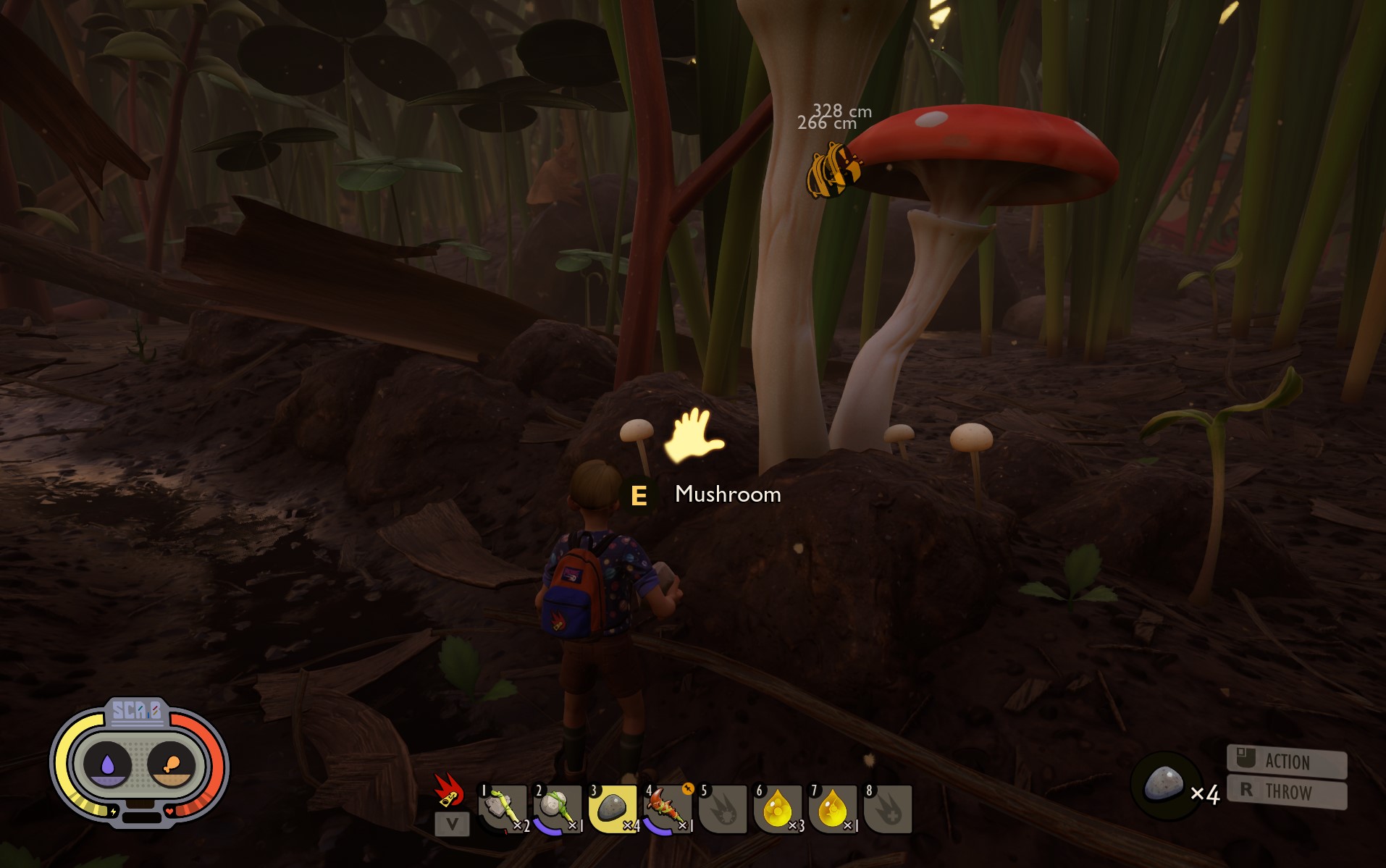The height and width of the screenshot is (868, 1386).
Task: Open the red hot pouch backpack icon
Action: [x=448, y=790]
